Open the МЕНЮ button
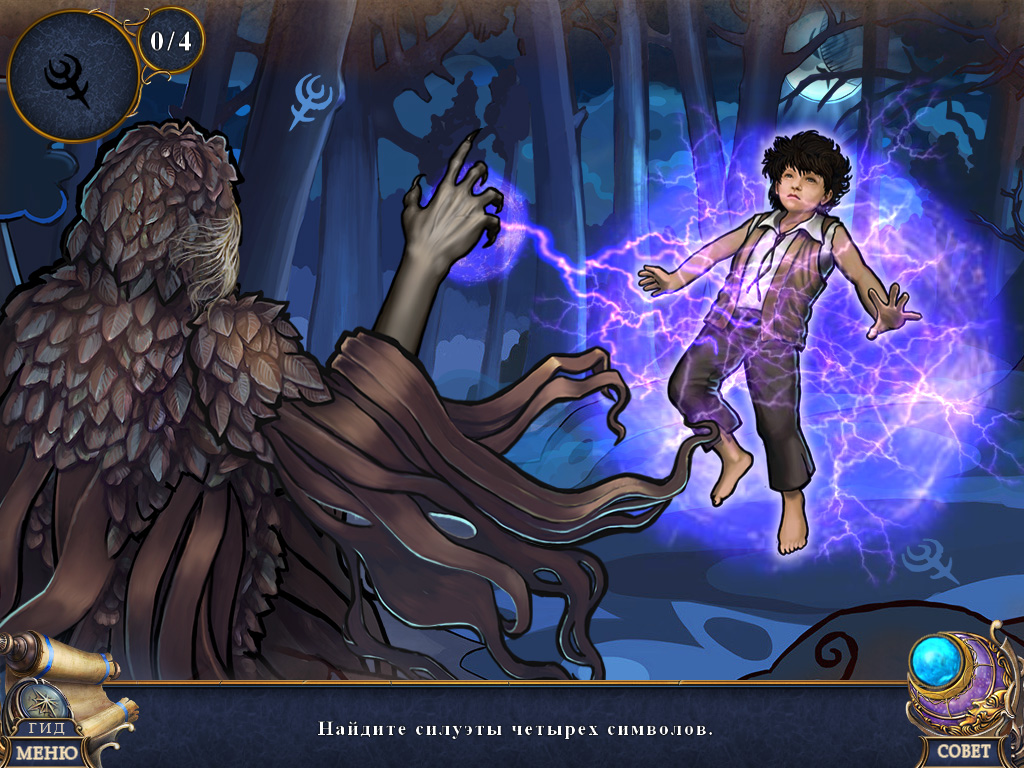Viewport: 1024px width, 768px height. click(x=46, y=751)
